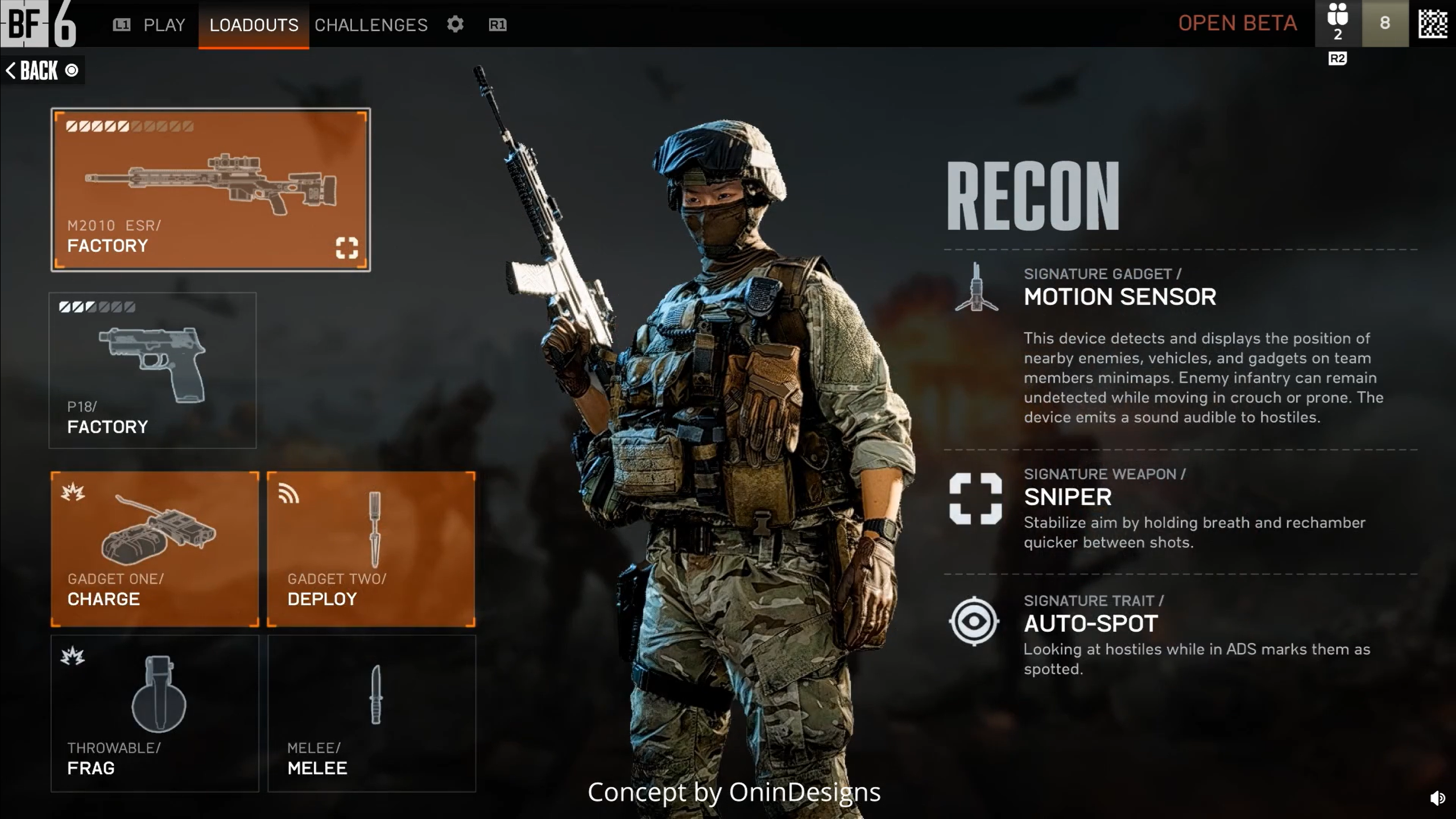Select Gadget Two DEPLOY slot

pos(371,549)
